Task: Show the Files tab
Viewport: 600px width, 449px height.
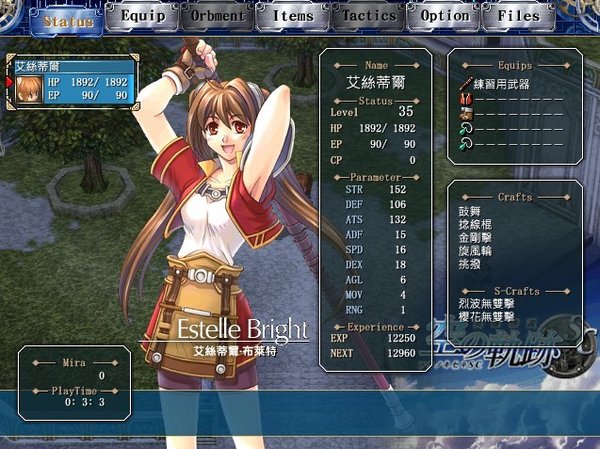Action: click(x=518, y=17)
